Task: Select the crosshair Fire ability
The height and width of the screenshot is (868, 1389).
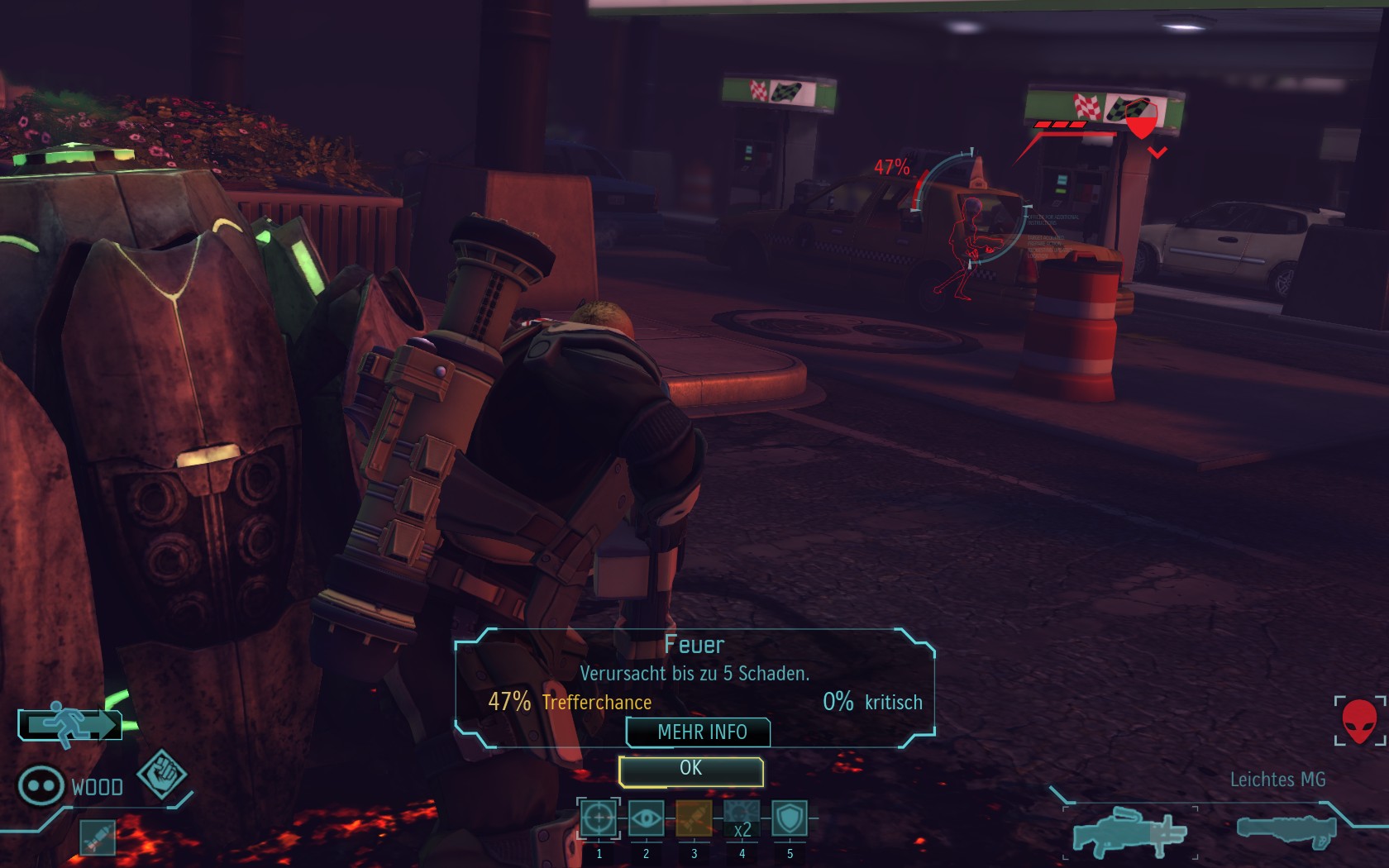Action: 598,819
